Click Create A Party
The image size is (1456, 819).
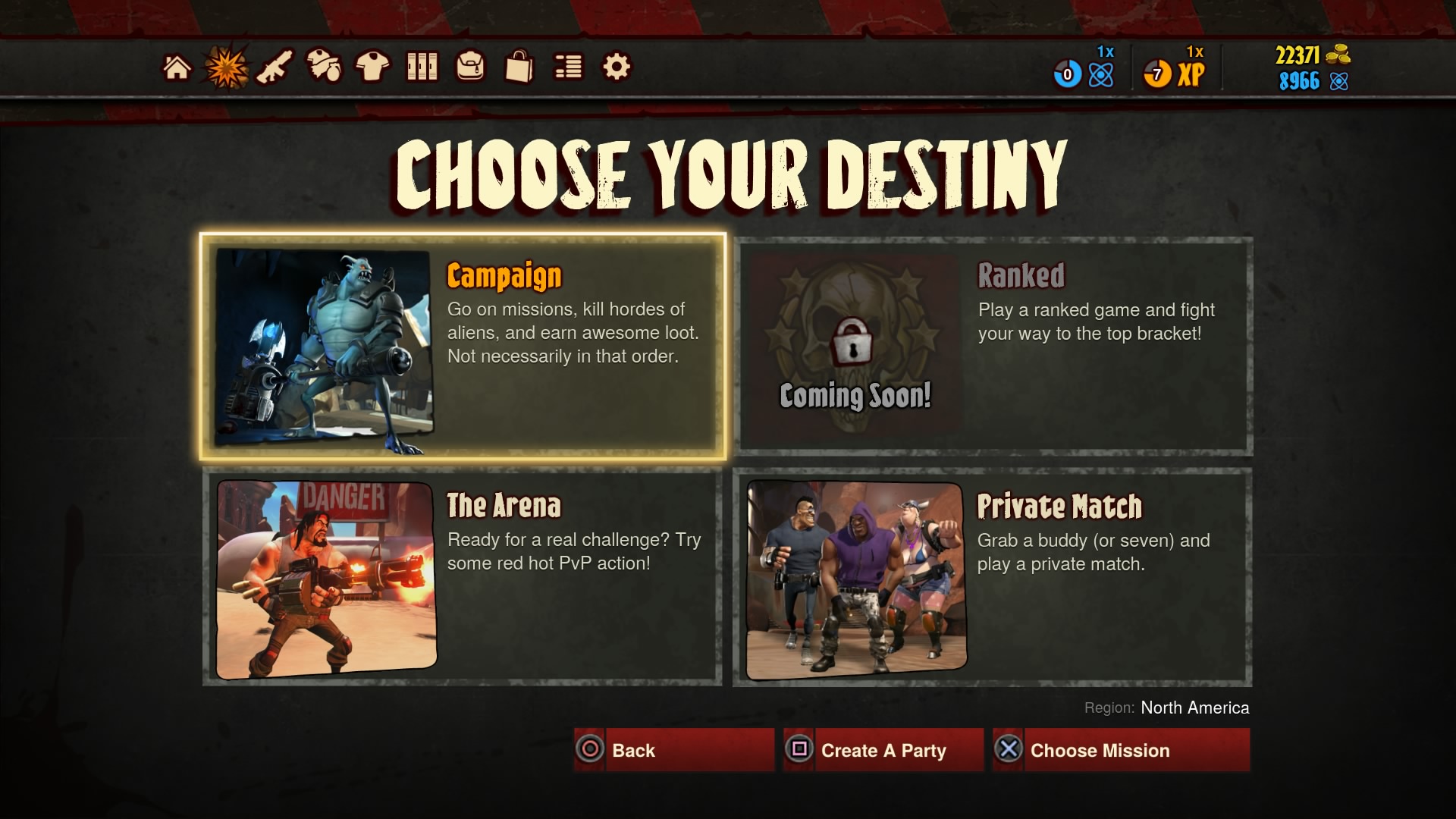(x=882, y=750)
